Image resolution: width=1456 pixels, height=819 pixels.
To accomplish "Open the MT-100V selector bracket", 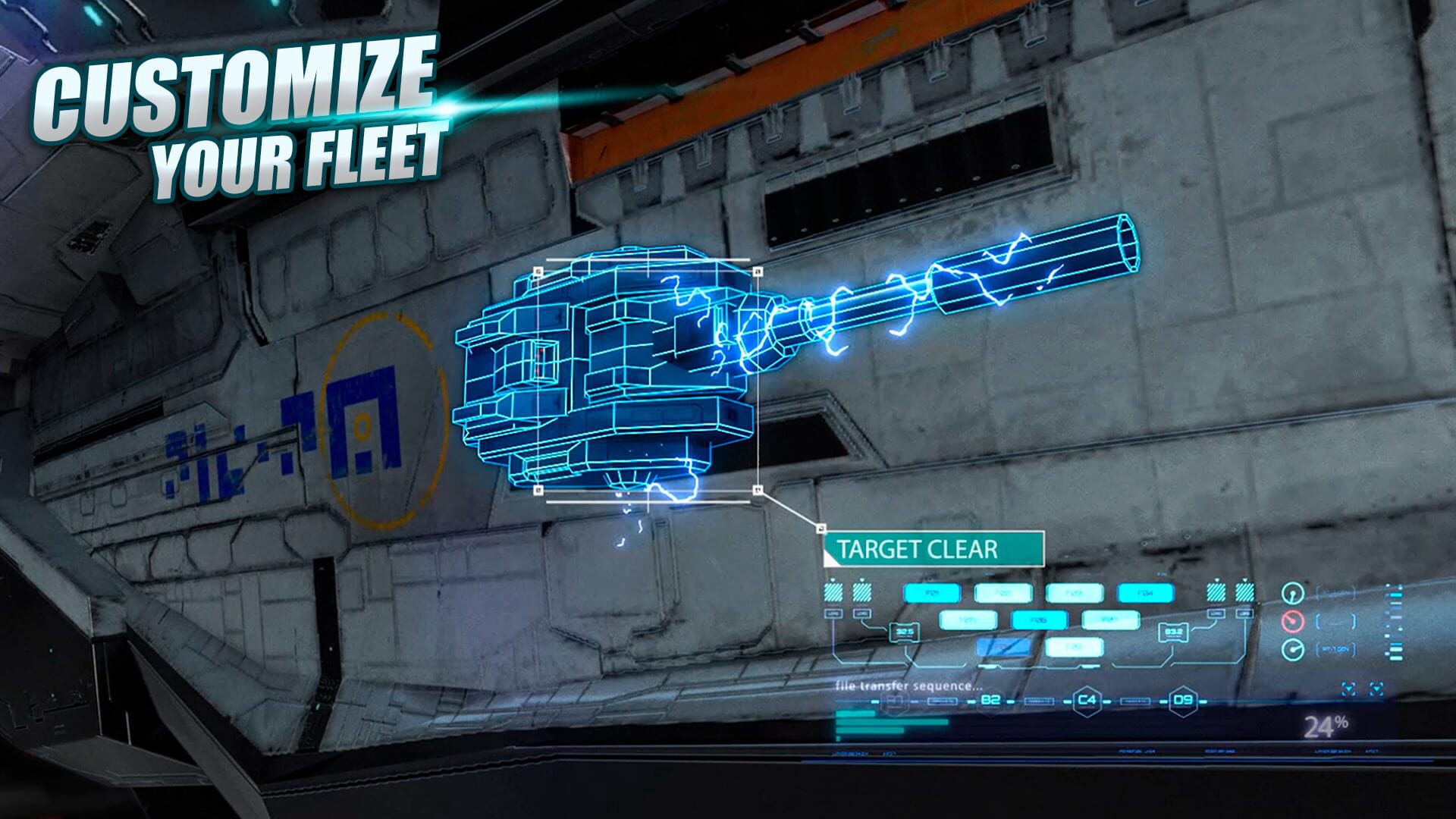I will (x=1335, y=648).
